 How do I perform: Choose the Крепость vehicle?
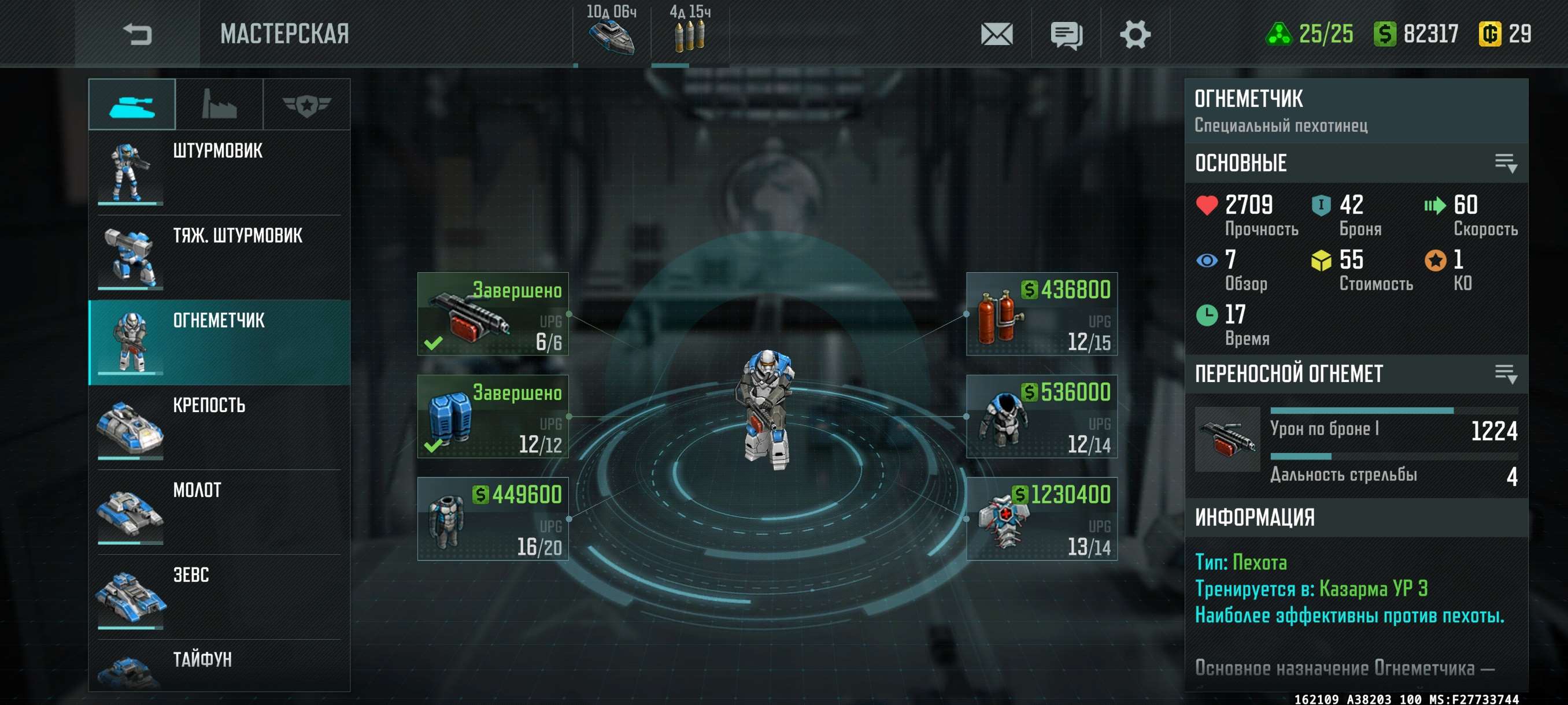pyautogui.click(x=219, y=426)
